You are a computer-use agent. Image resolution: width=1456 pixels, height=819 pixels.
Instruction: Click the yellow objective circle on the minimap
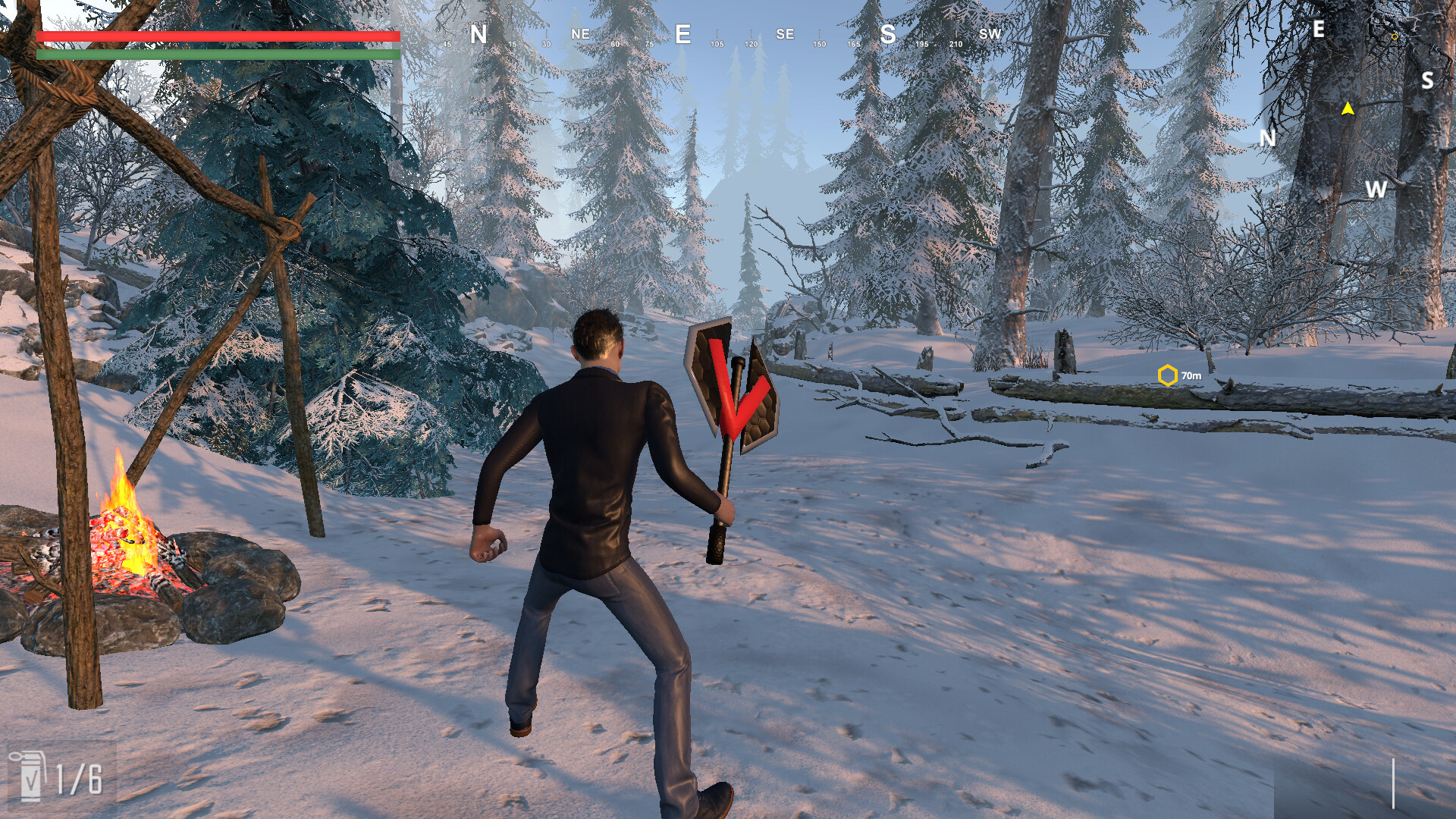[x=1395, y=37]
